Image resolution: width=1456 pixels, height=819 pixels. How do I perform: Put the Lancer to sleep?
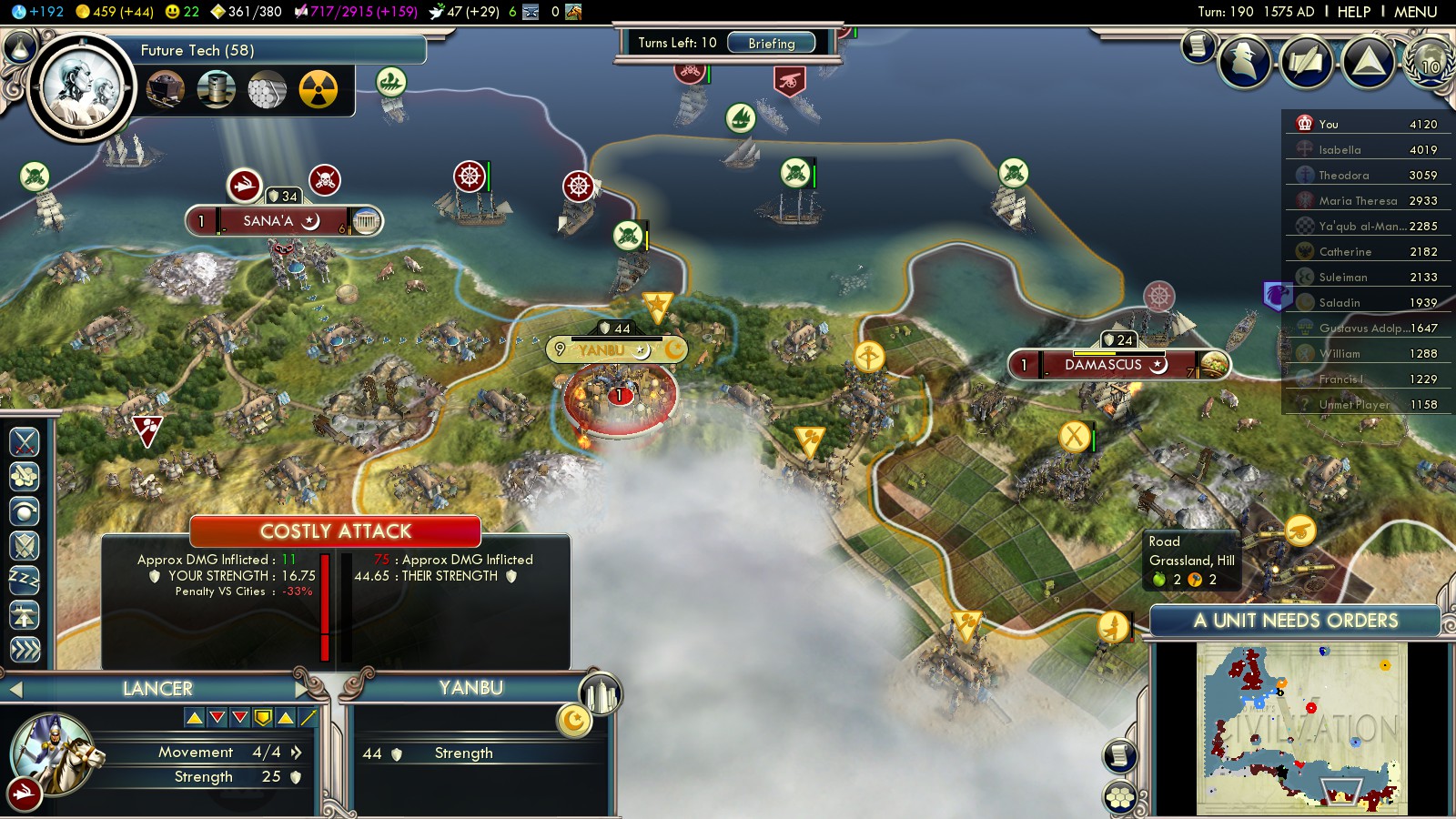25,581
